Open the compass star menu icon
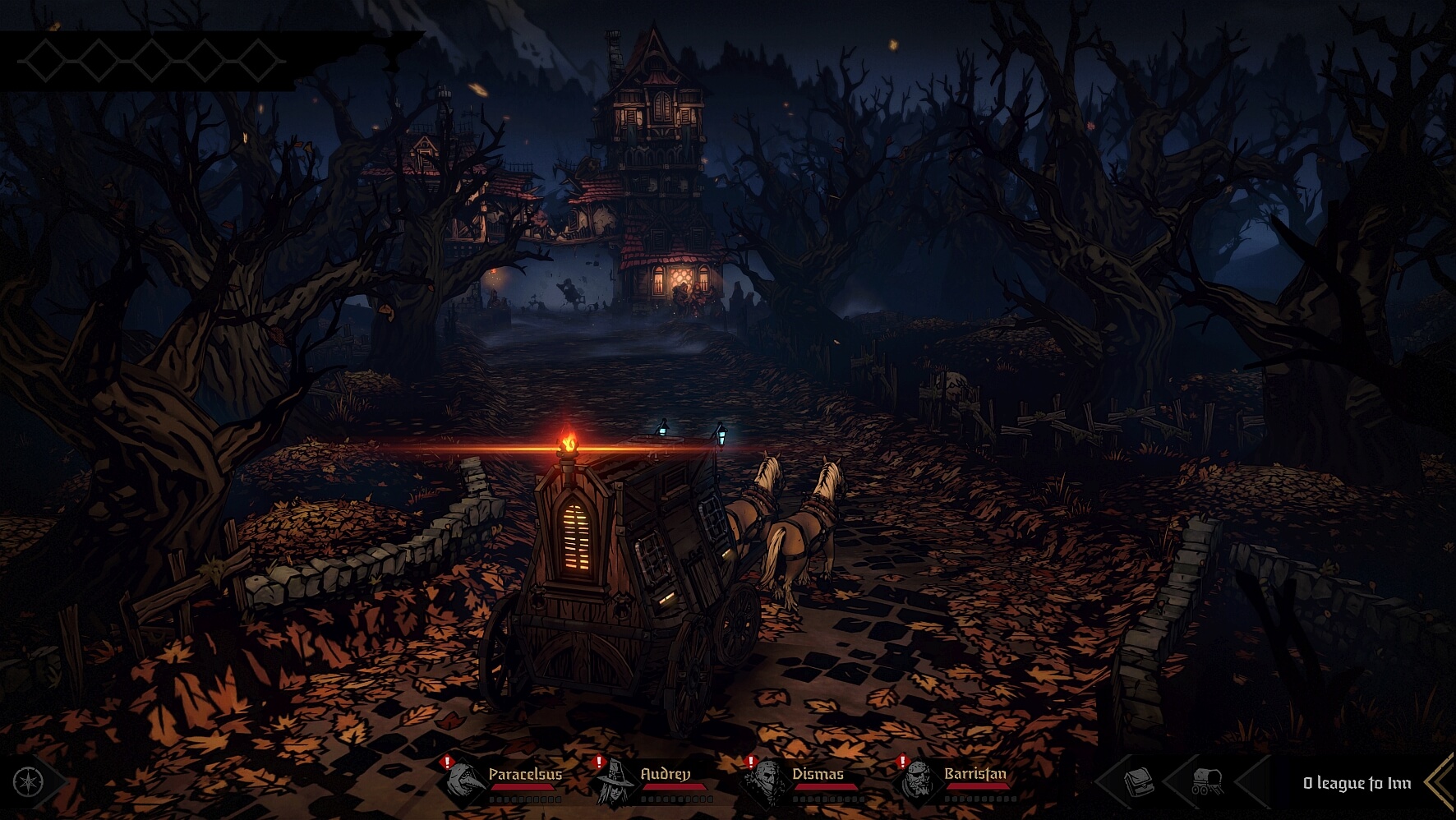The image size is (1456, 820). point(28,781)
